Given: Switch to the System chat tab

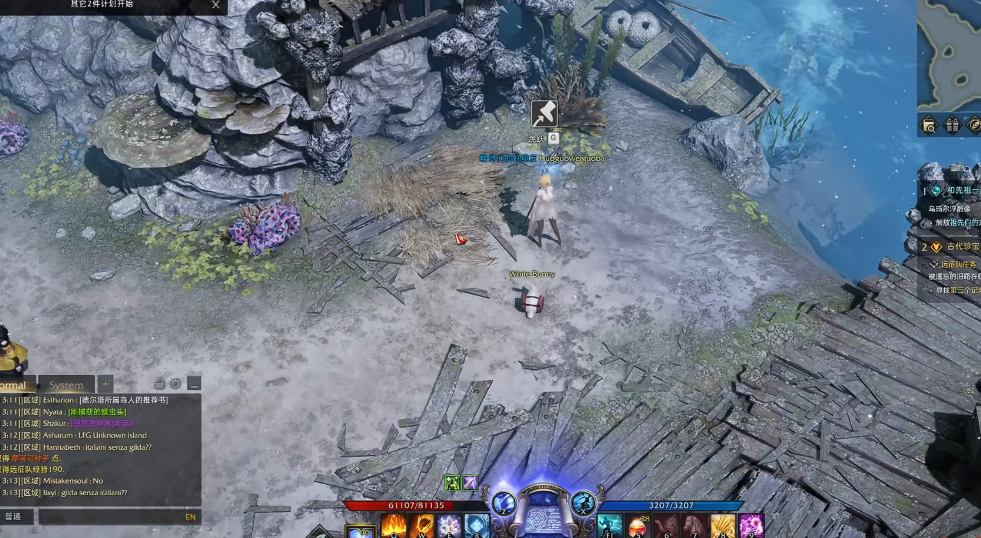Looking at the screenshot, I should [66, 385].
